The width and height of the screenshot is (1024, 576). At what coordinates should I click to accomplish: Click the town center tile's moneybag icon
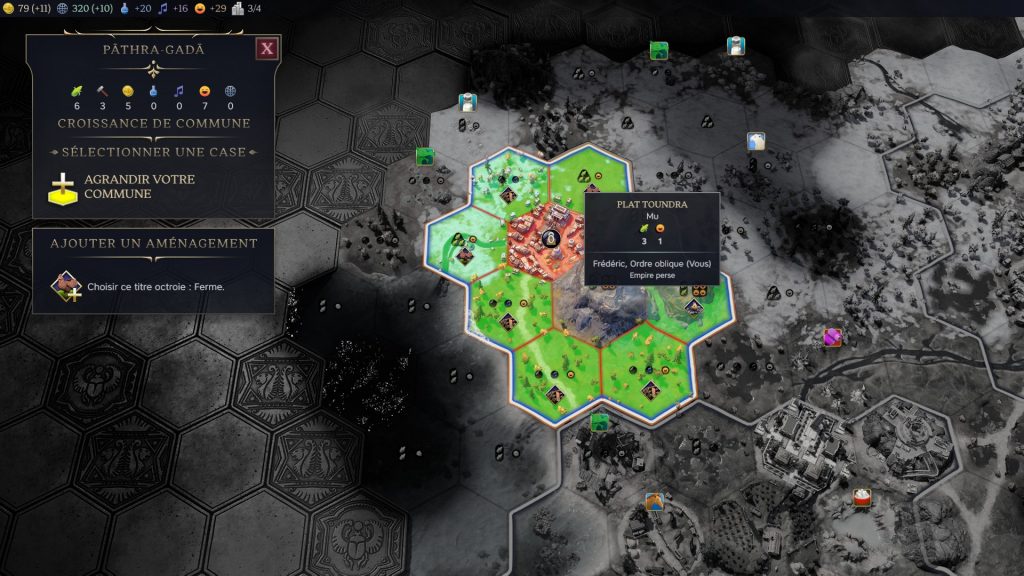click(549, 238)
